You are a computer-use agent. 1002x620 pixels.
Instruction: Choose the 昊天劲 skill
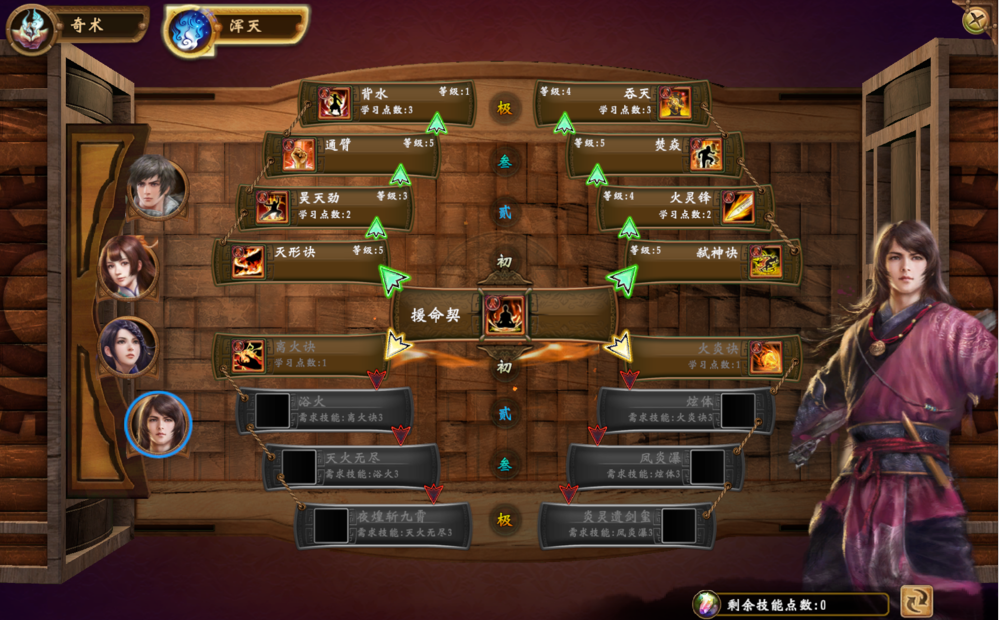tap(325, 206)
